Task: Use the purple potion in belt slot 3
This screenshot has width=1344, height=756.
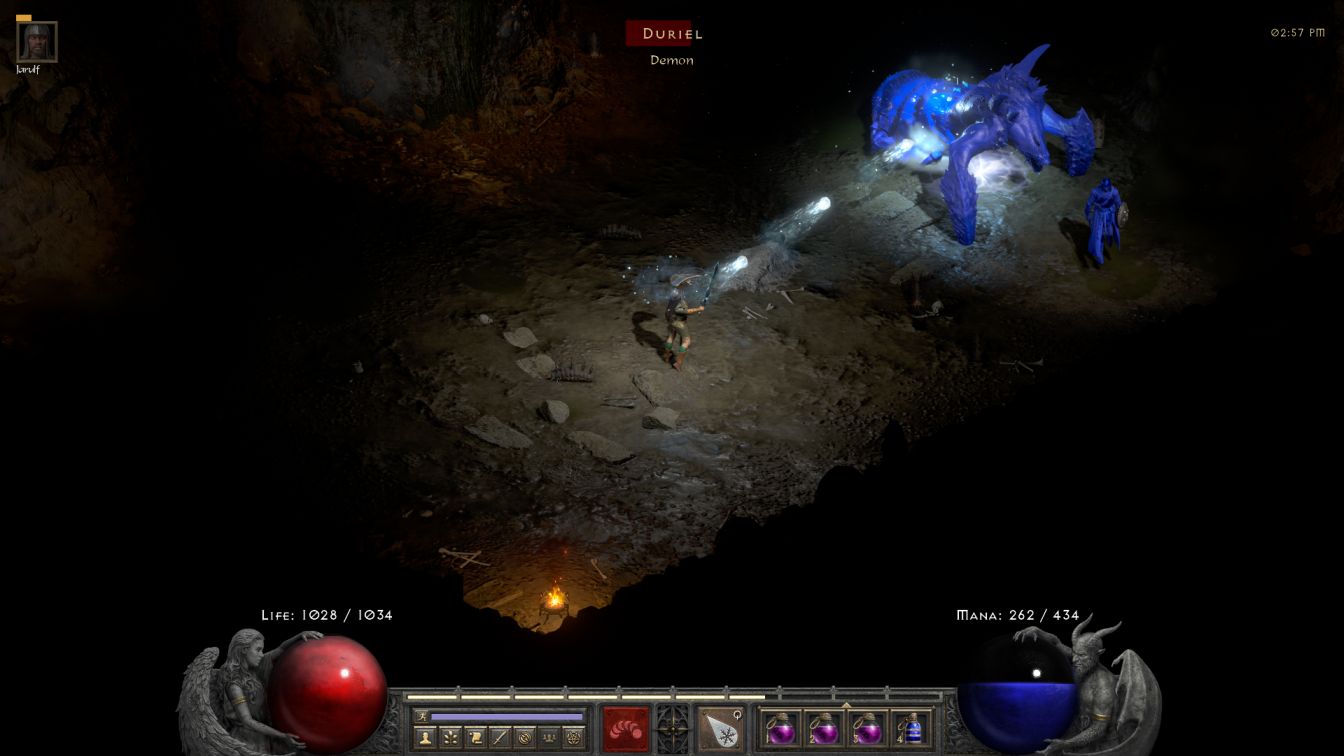Action: pyautogui.click(x=867, y=729)
